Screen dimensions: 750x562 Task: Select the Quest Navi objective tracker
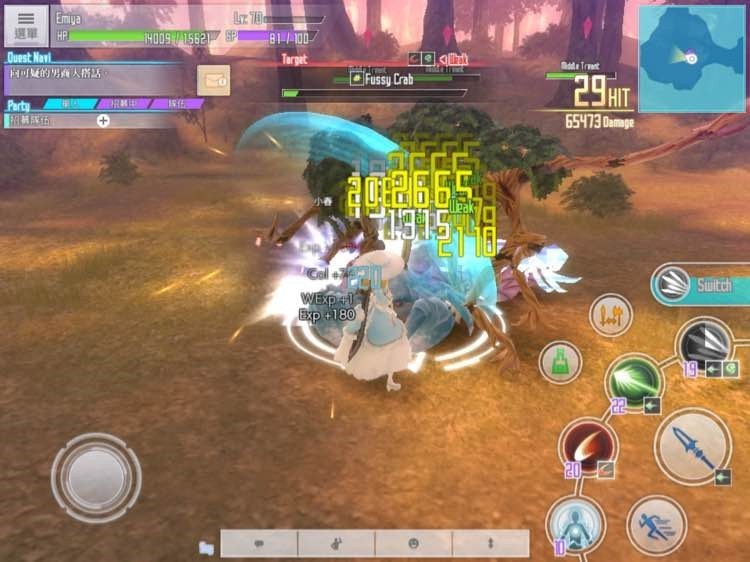pos(97,73)
